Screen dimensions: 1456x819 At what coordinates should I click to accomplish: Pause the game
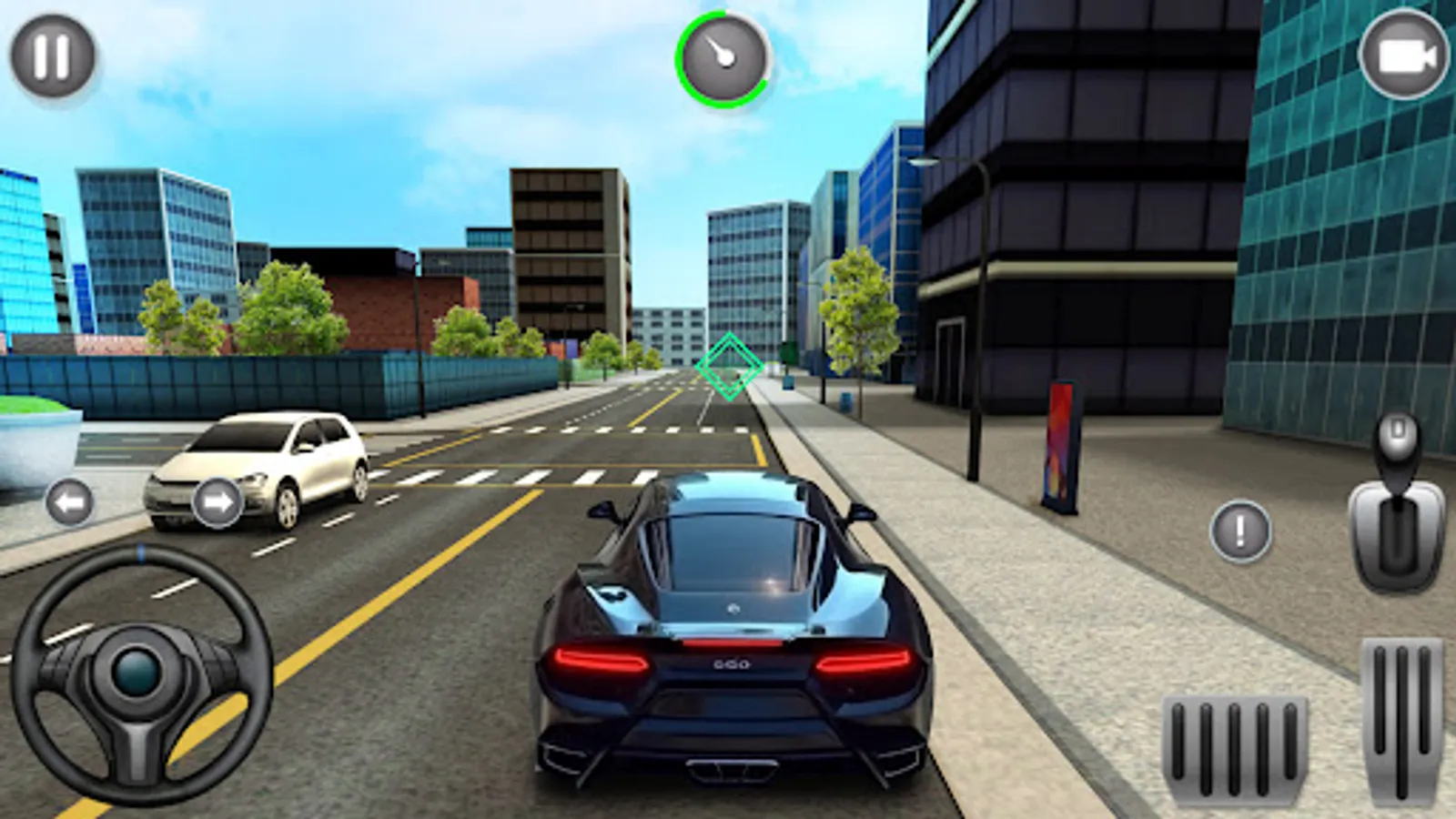tap(55, 55)
